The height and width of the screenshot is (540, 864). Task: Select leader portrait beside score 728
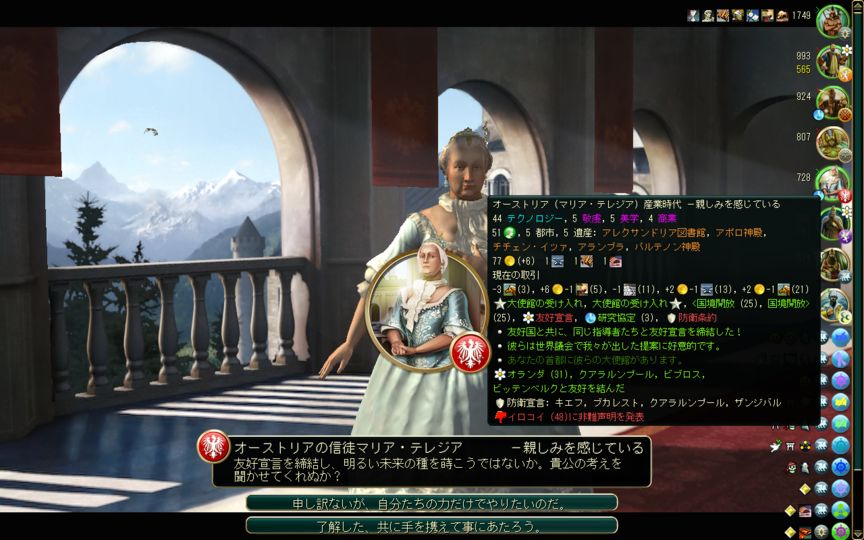pos(832,182)
